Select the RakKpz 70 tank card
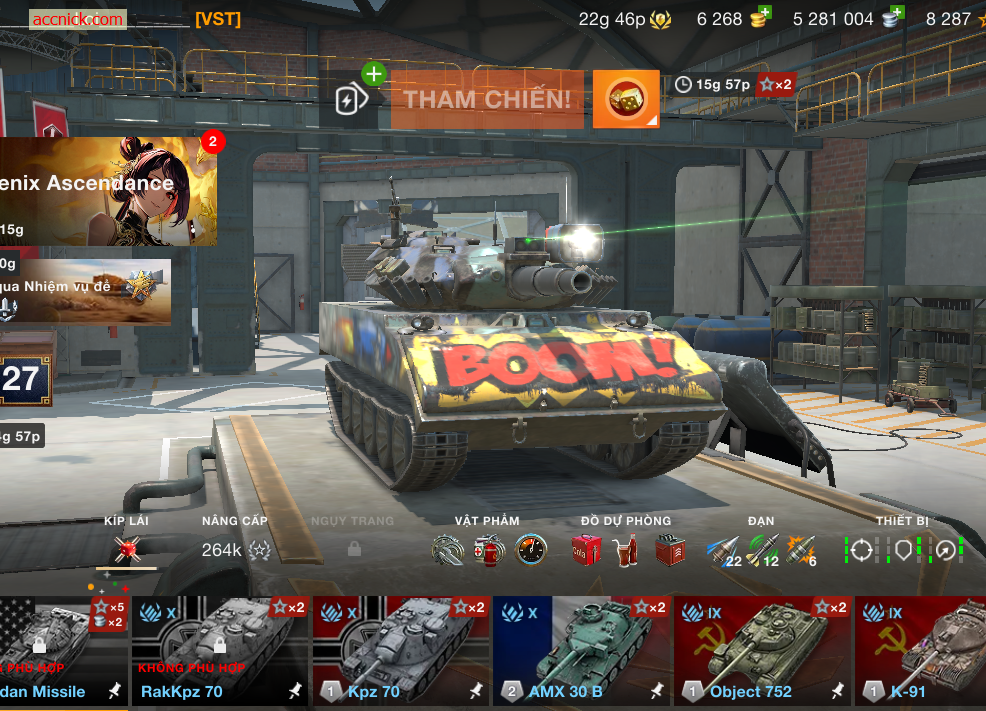986x711 pixels. pos(220,651)
